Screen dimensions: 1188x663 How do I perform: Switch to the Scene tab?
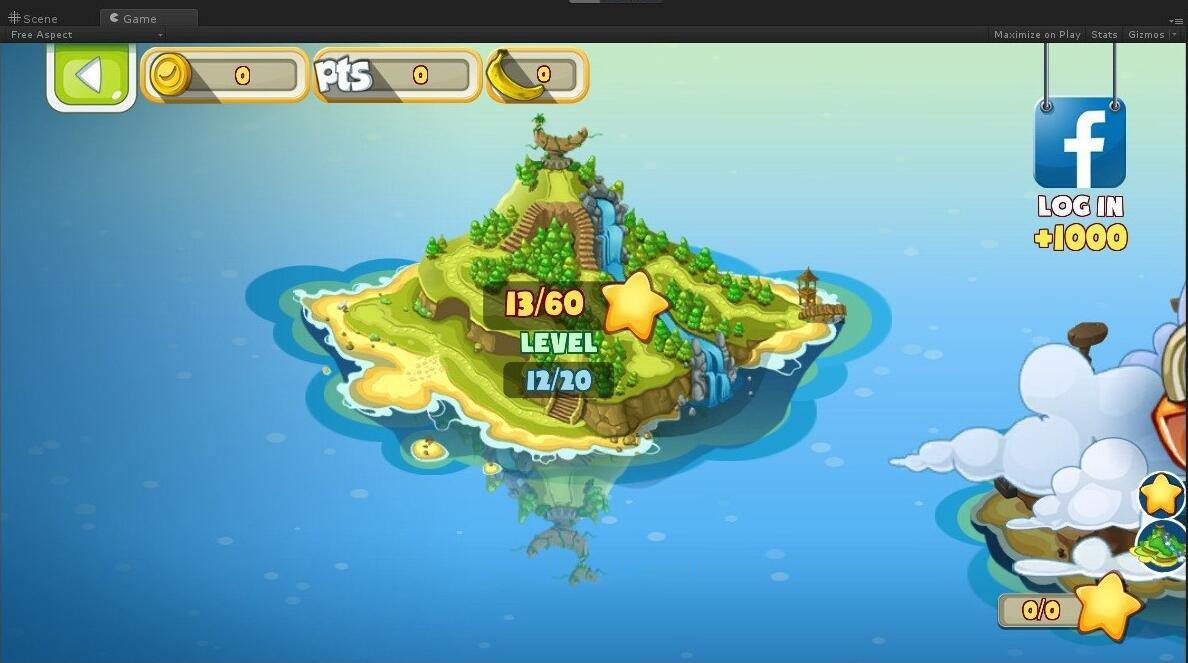(34, 18)
